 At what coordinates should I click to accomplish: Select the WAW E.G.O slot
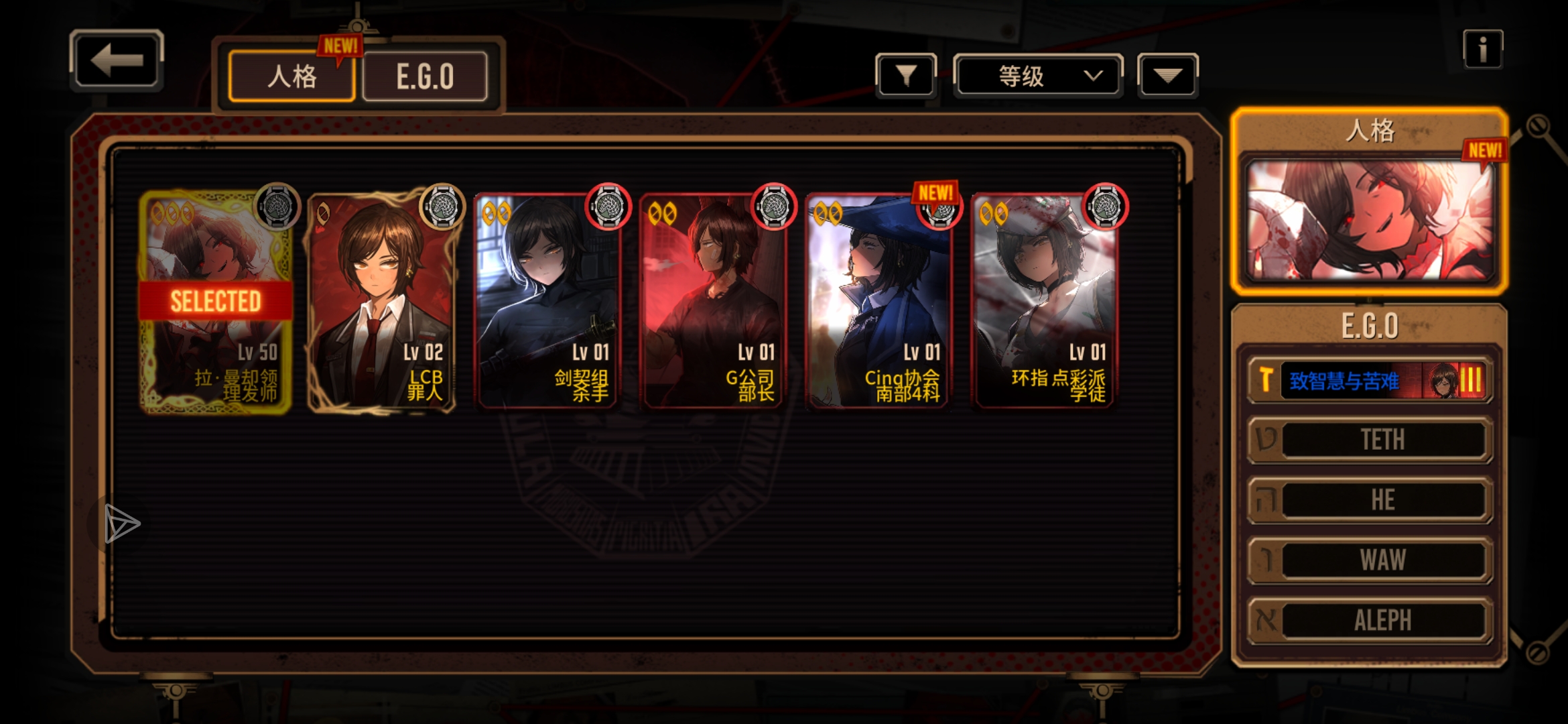[x=1370, y=560]
